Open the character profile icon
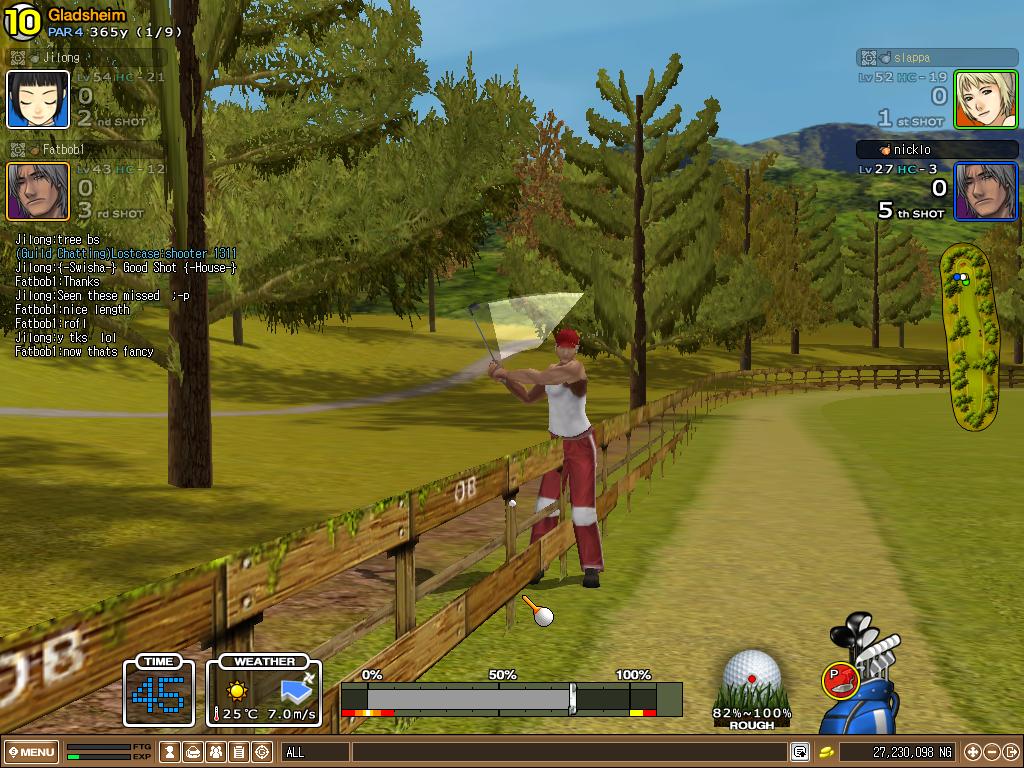Screen dimensions: 1024x768 tap(171, 752)
